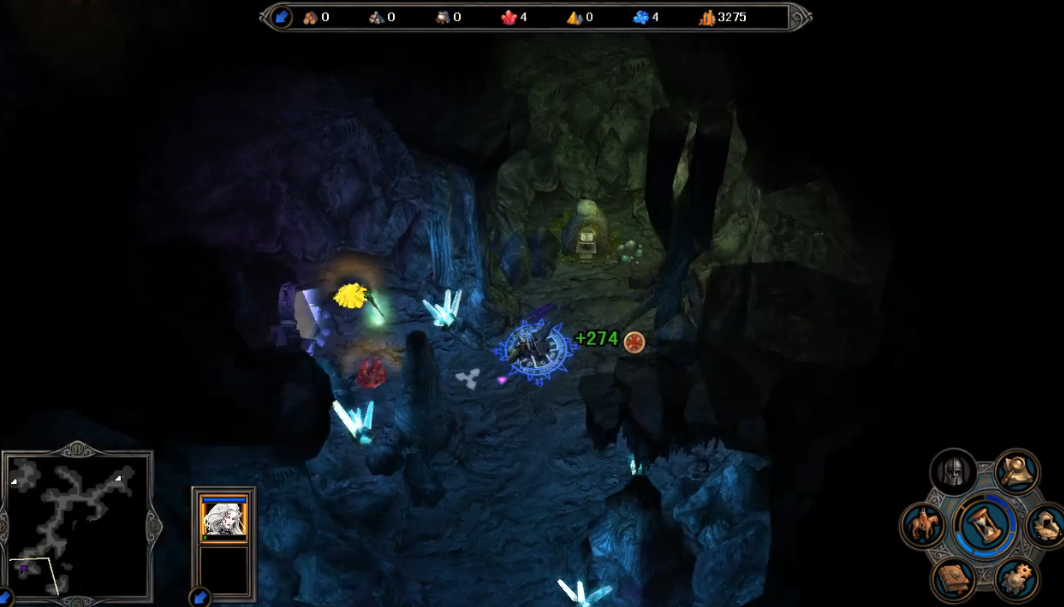Open the spellbook
This screenshot has width=1064, height=607.
tap(953, 577)
